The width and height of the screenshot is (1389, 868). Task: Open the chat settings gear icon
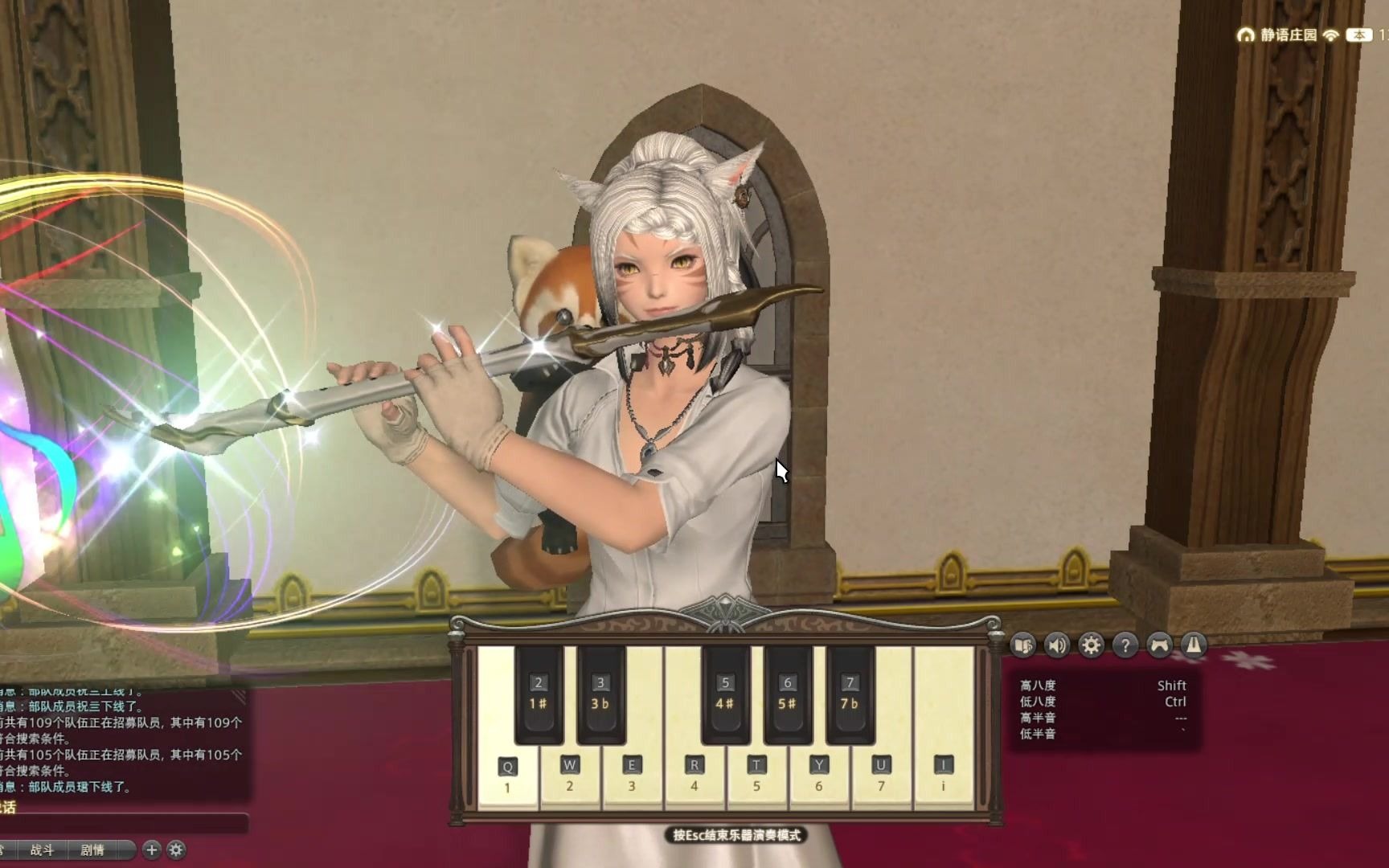(177, 850)
